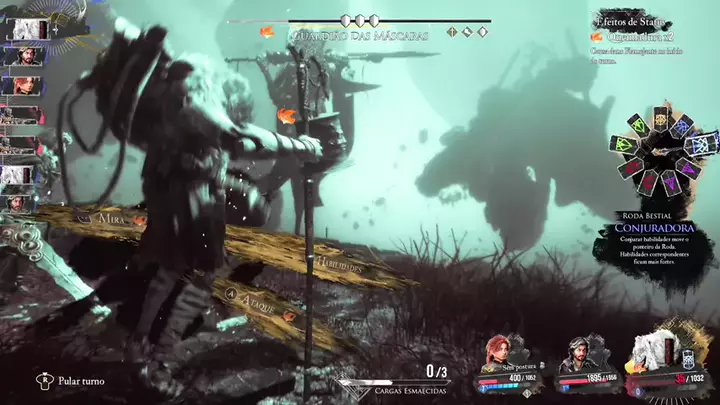Choose the Mira command
This screenshot has height=405, width=720.
click(x=110, y=217)
